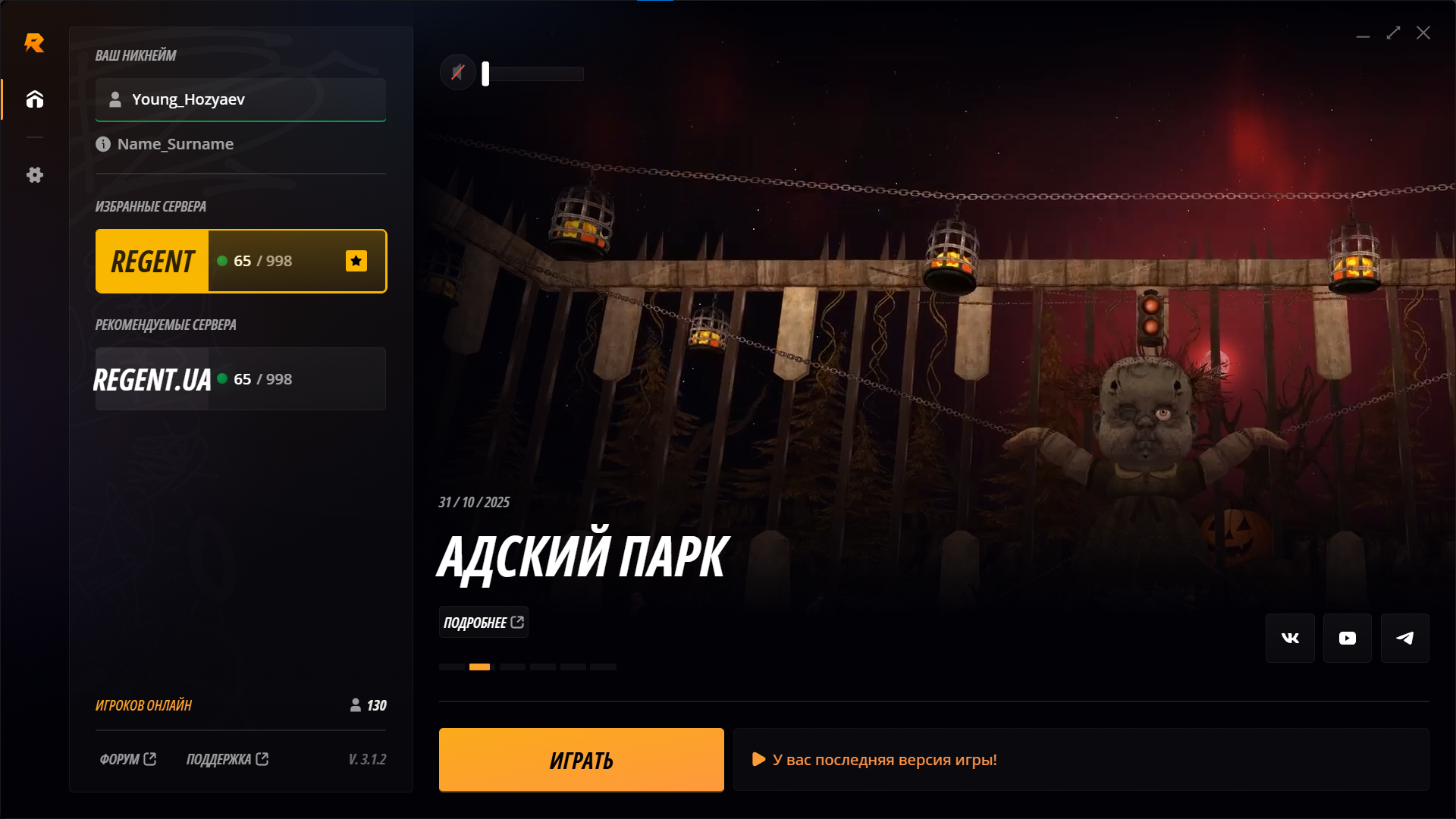Open Settings via the gear tab
The width and height of the screenshot is (1456, 819).
[x=34, y=175]
